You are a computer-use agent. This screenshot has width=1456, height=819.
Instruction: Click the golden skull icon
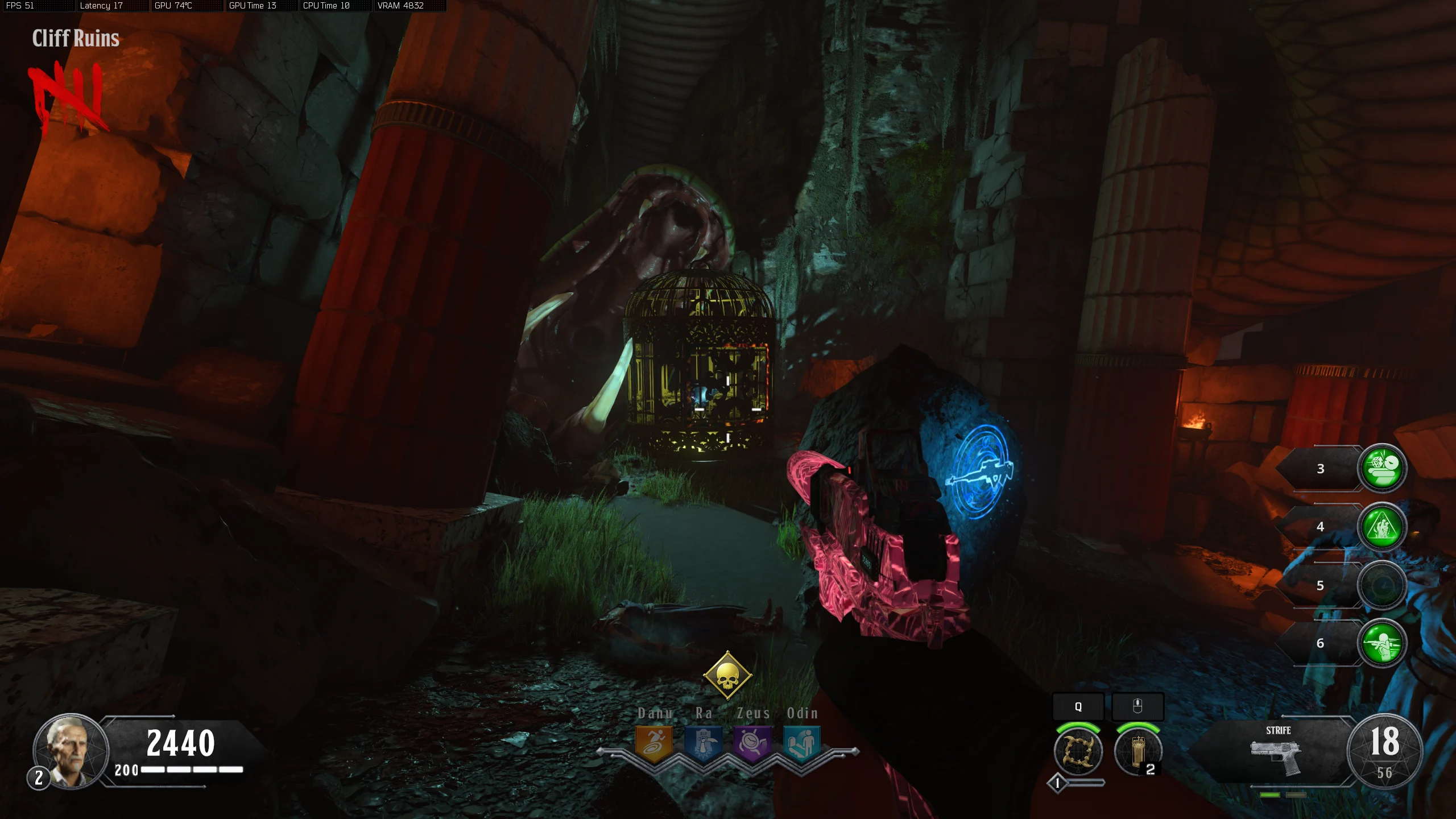pos(727,676)
